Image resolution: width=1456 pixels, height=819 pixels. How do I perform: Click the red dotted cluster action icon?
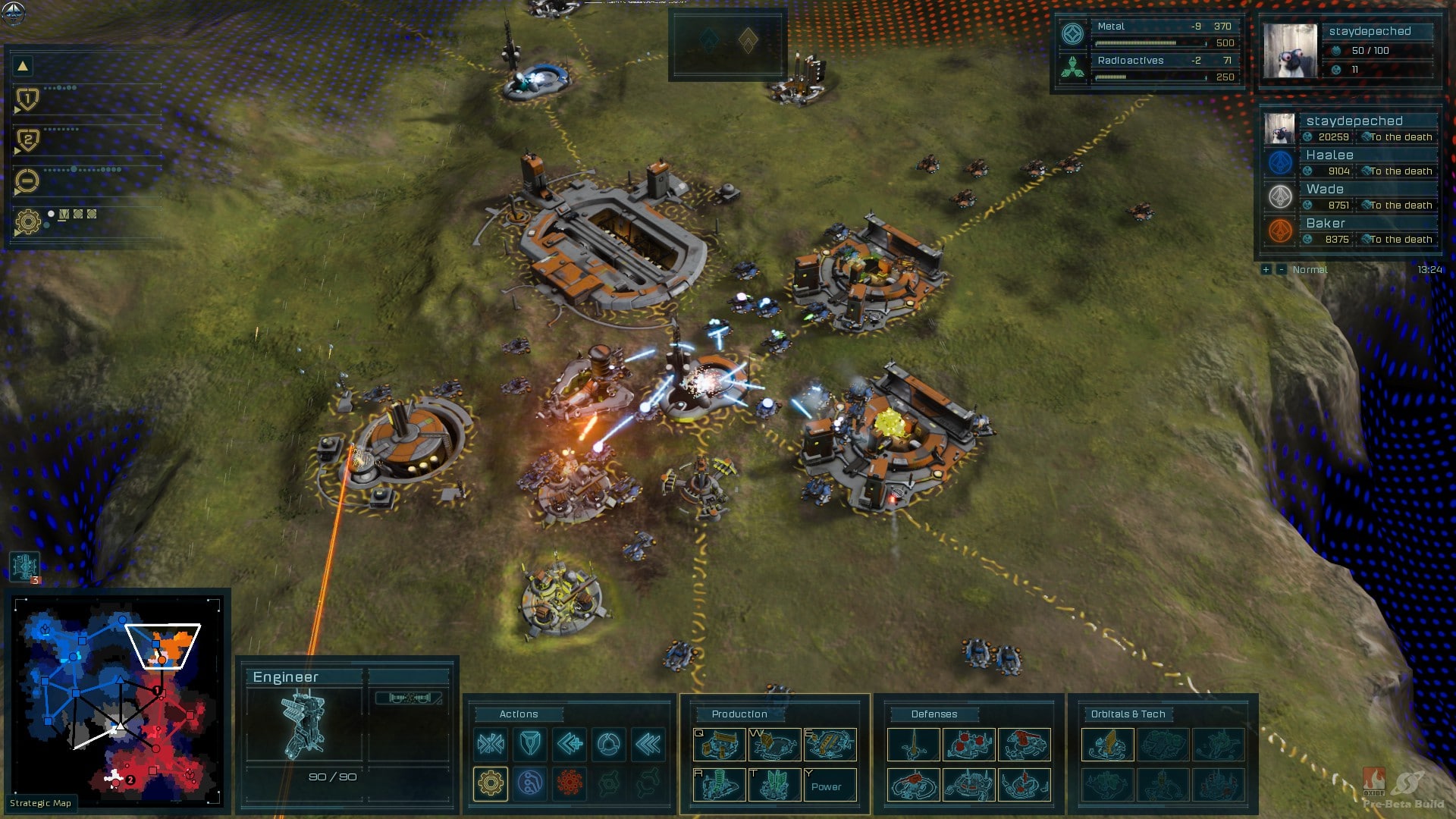tap(570, 783)
